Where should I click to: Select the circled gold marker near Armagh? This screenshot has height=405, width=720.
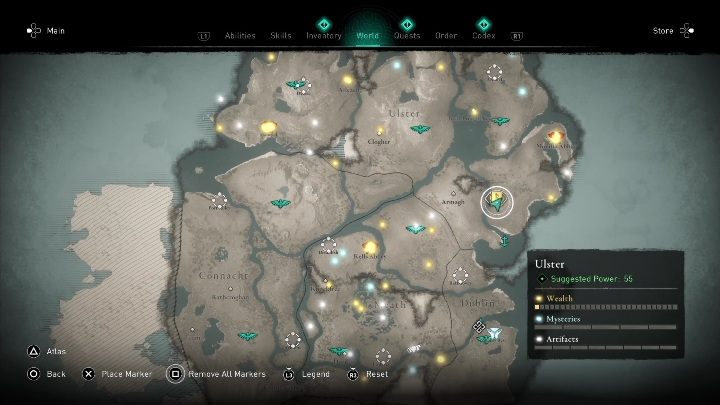[496, 202]
